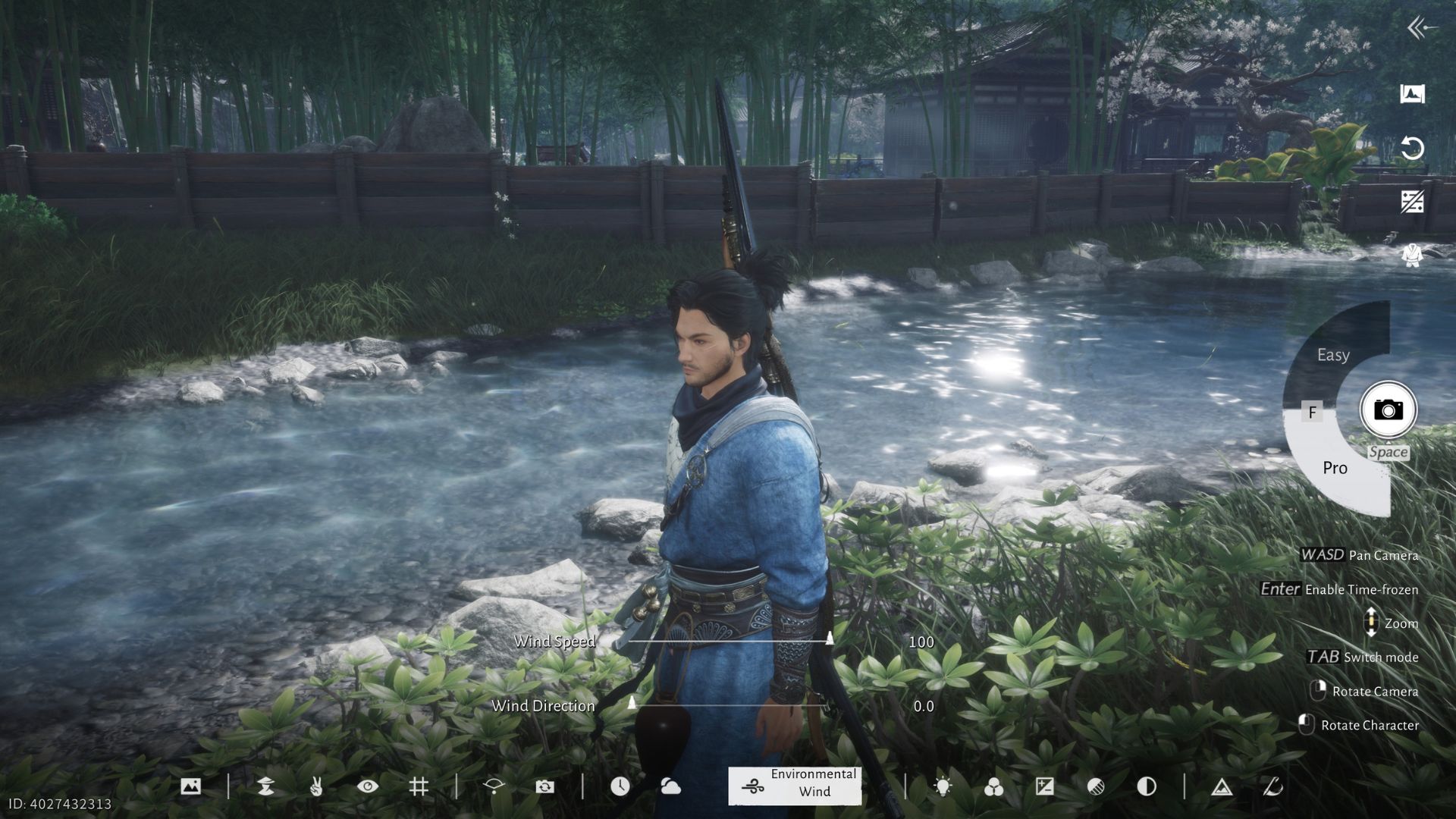Viewport: 1456px width, 819px height.
Task: Open the facial expression eye icon
Action: click(x=366, y=786)
